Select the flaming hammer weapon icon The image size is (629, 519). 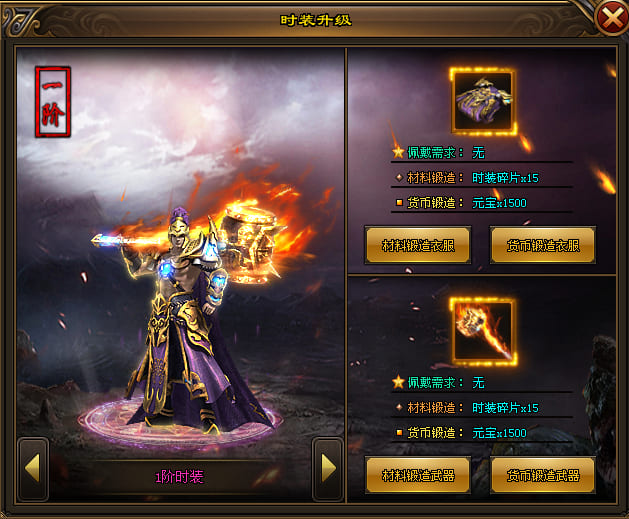pos(483,332)
